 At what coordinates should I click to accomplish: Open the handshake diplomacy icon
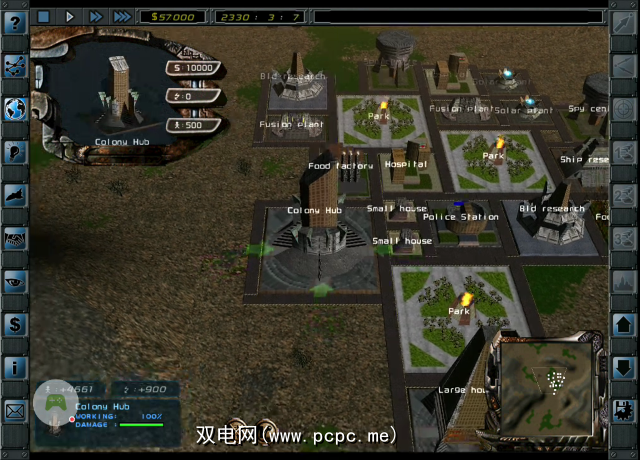pos(15,238)
